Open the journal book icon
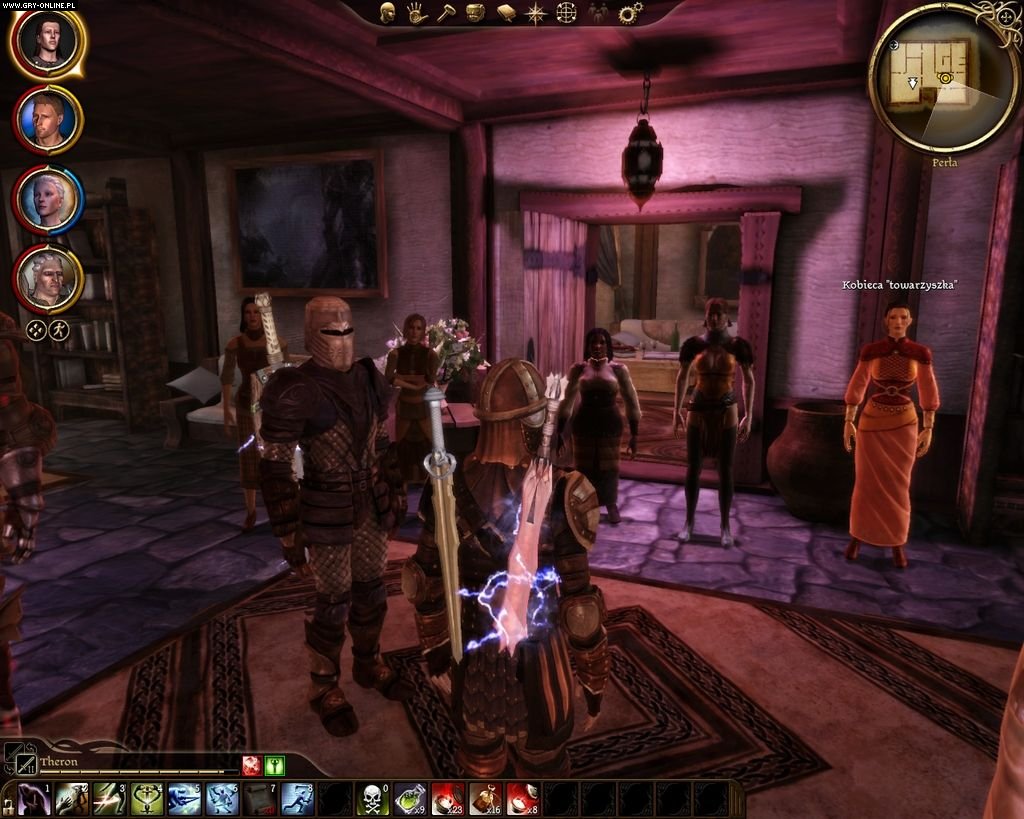Viewport: 1024px width, 819px height. [x=506, y=12]
